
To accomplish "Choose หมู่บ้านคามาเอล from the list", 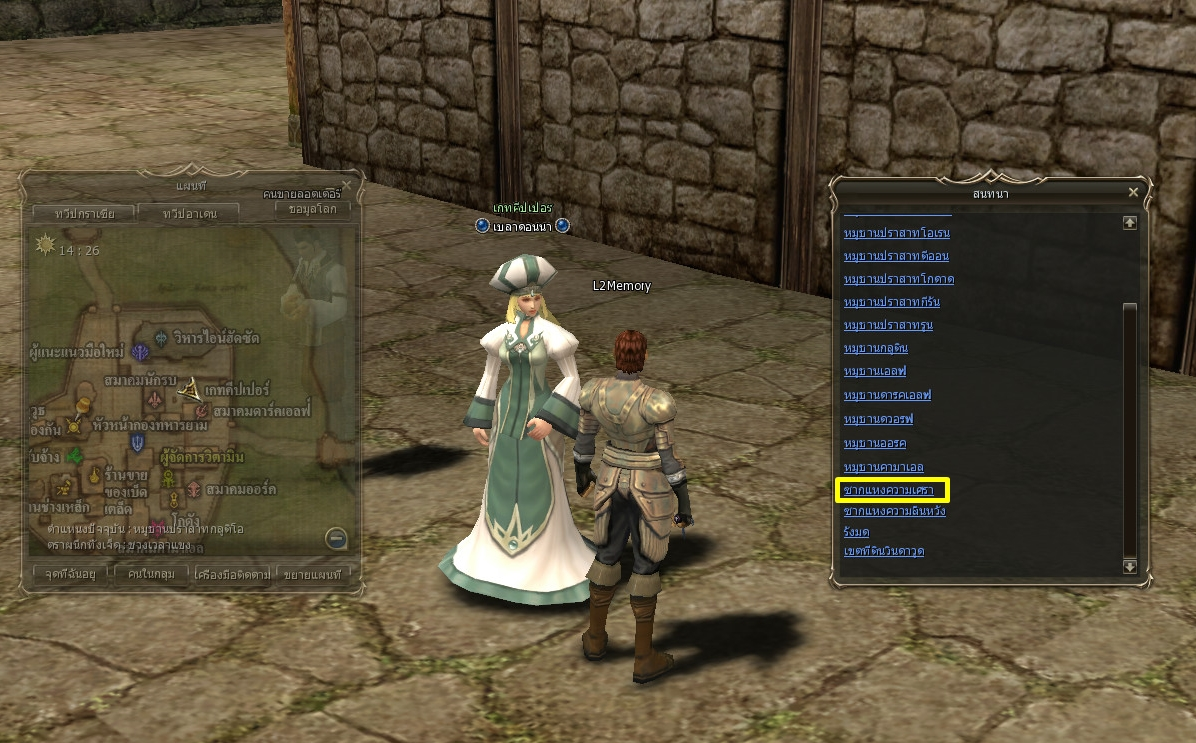I will click(x=883, y=467).
